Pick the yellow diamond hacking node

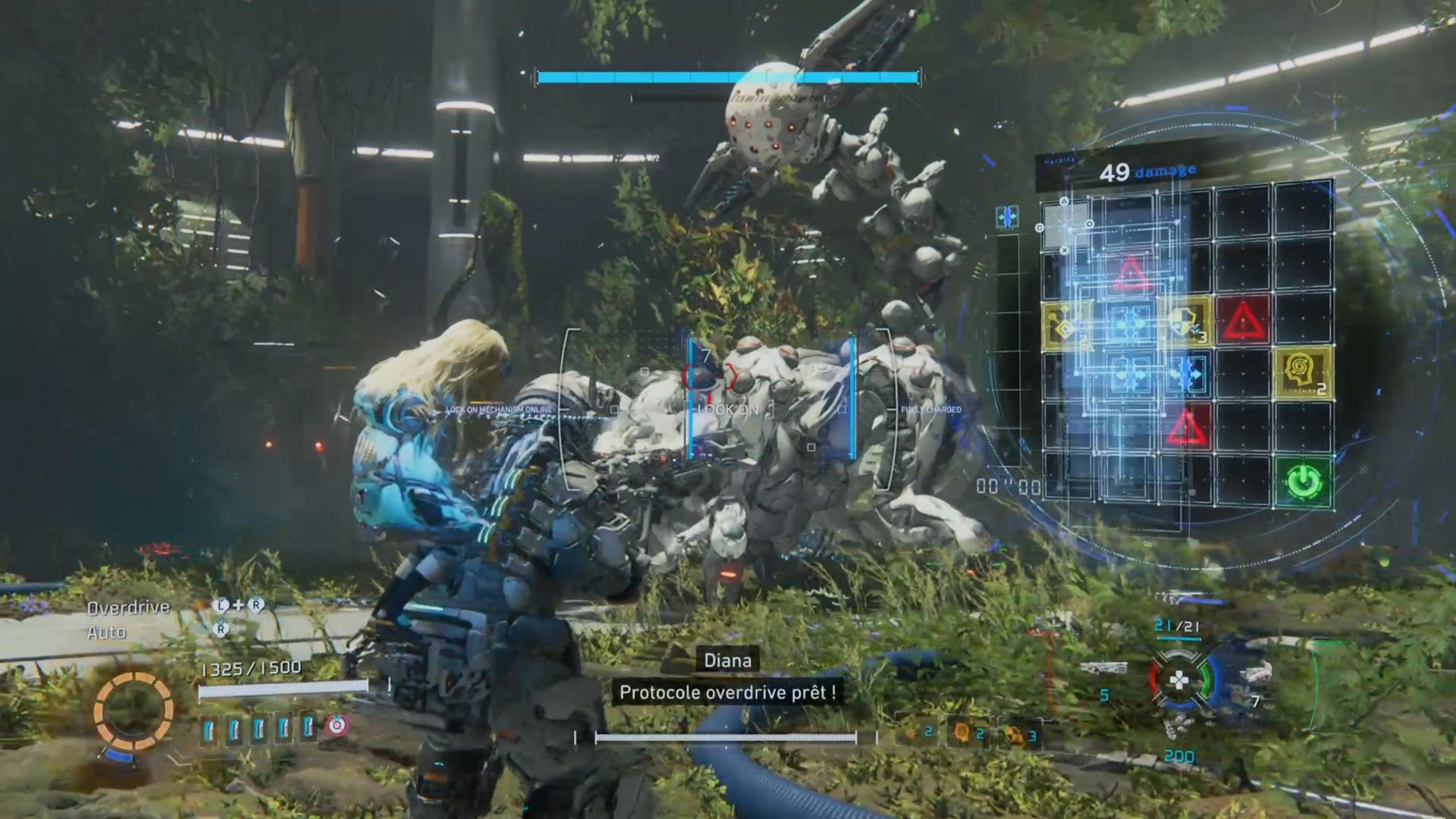[x=1066, y=325]
